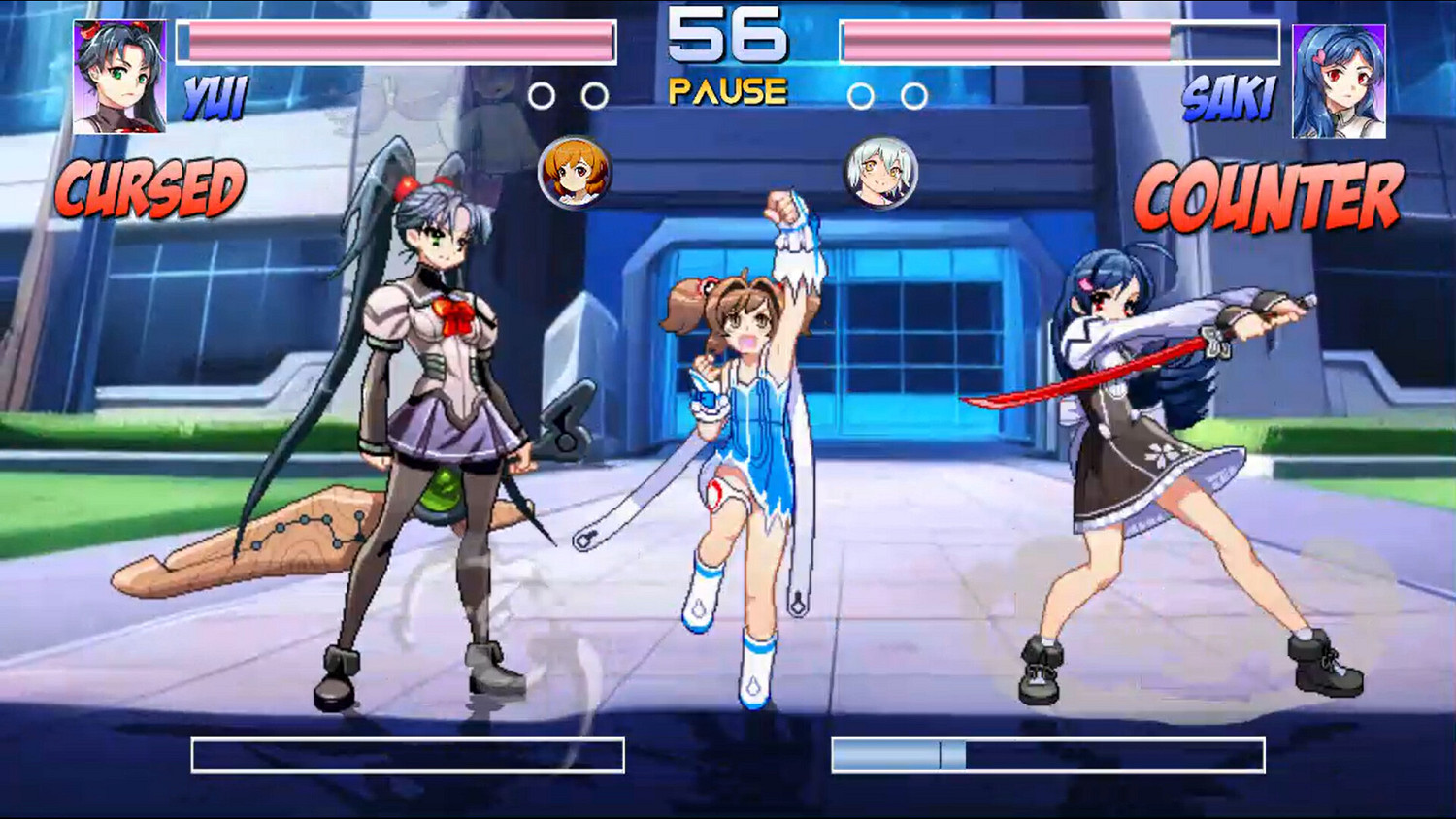
Task: Click the round timer showing 56
Action: 727,39
